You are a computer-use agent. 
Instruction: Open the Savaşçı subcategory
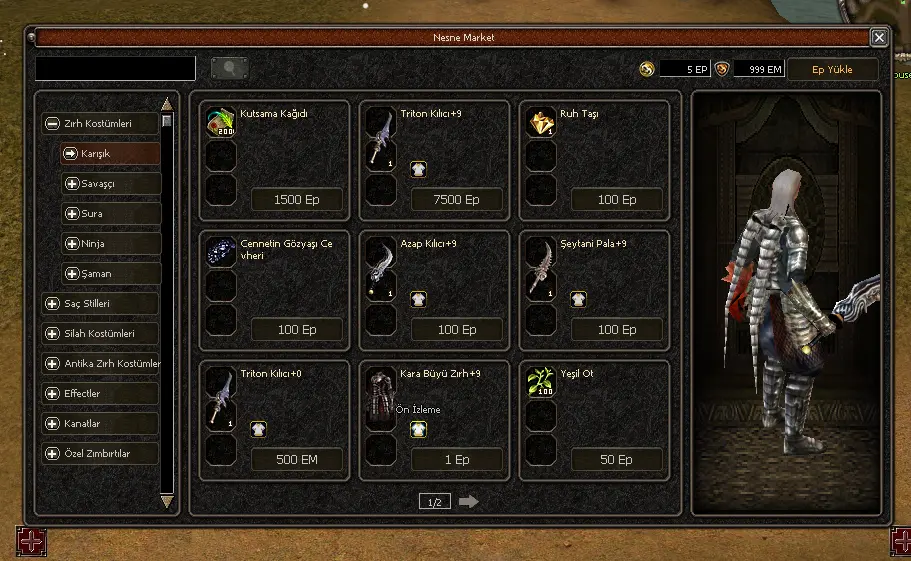point(109,183)
